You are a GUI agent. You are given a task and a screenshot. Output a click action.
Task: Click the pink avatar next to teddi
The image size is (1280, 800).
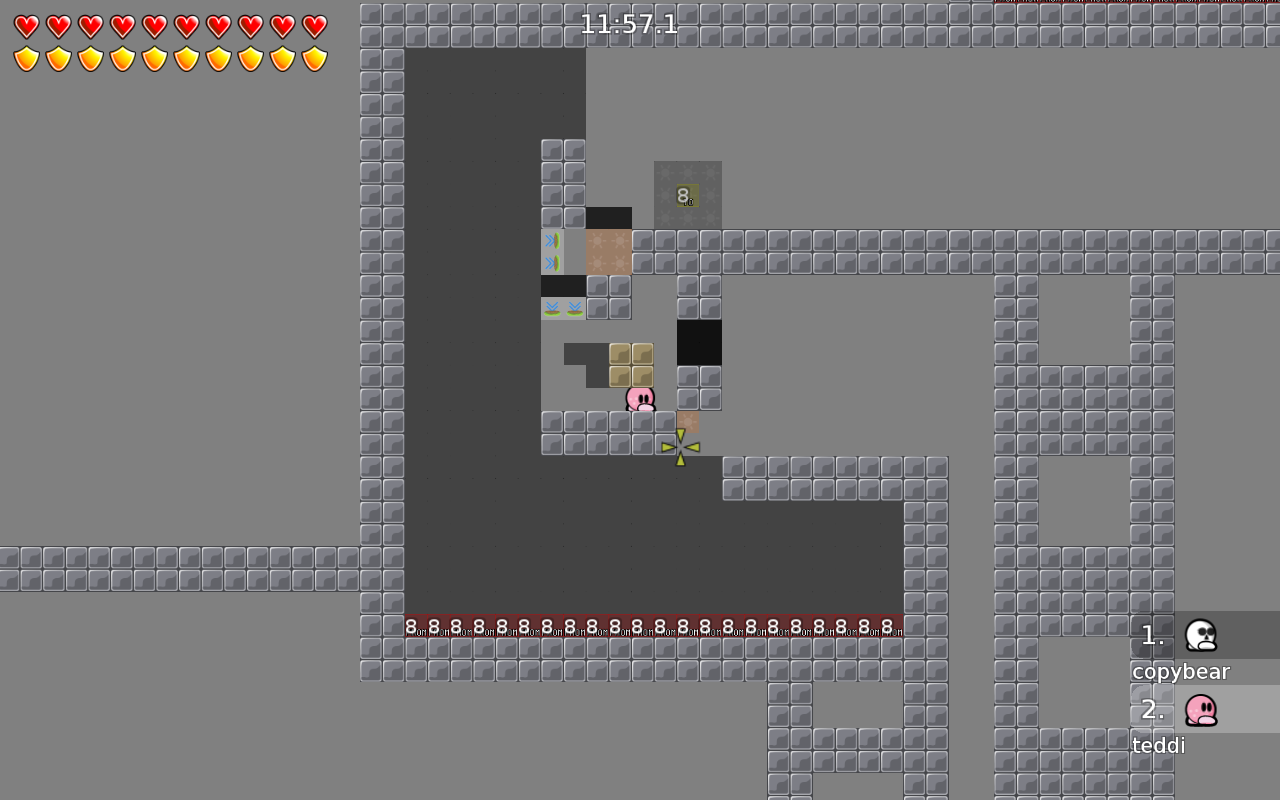(x=1199, y=710)
